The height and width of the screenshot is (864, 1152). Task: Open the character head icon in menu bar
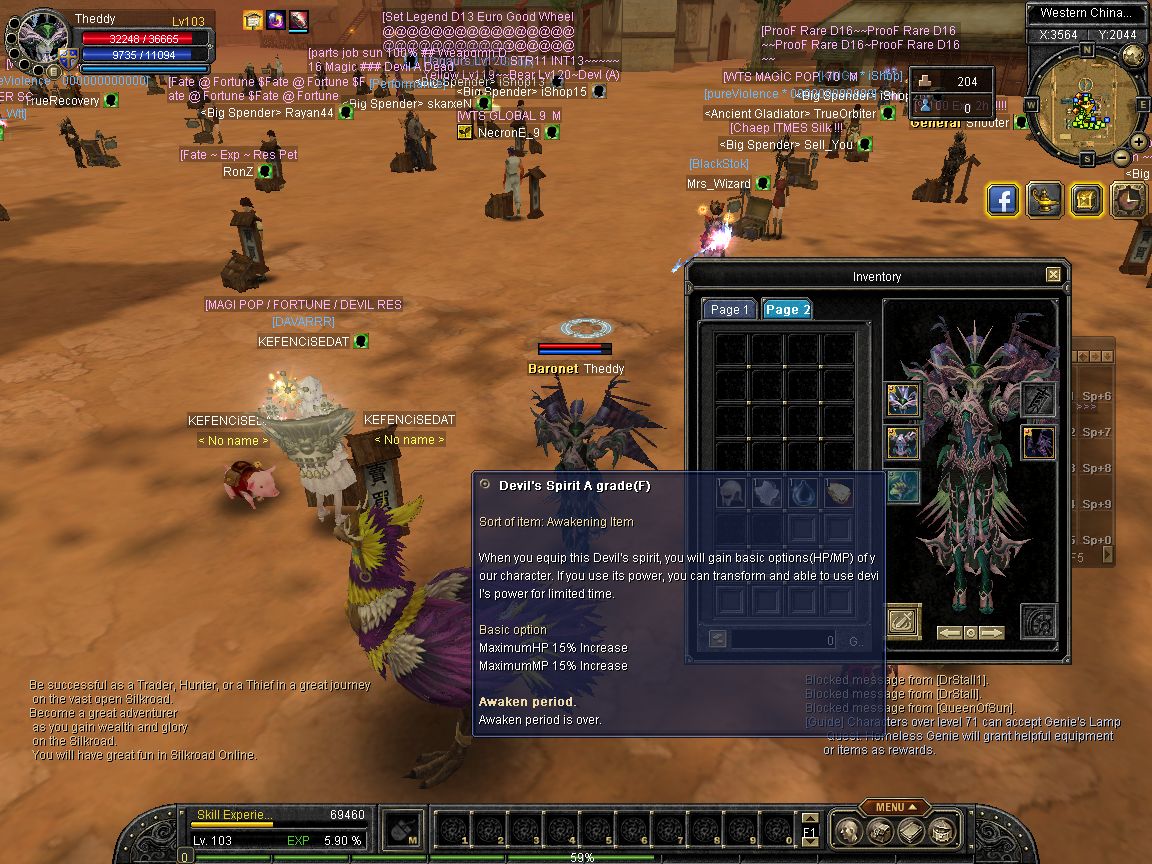[848, 830]
